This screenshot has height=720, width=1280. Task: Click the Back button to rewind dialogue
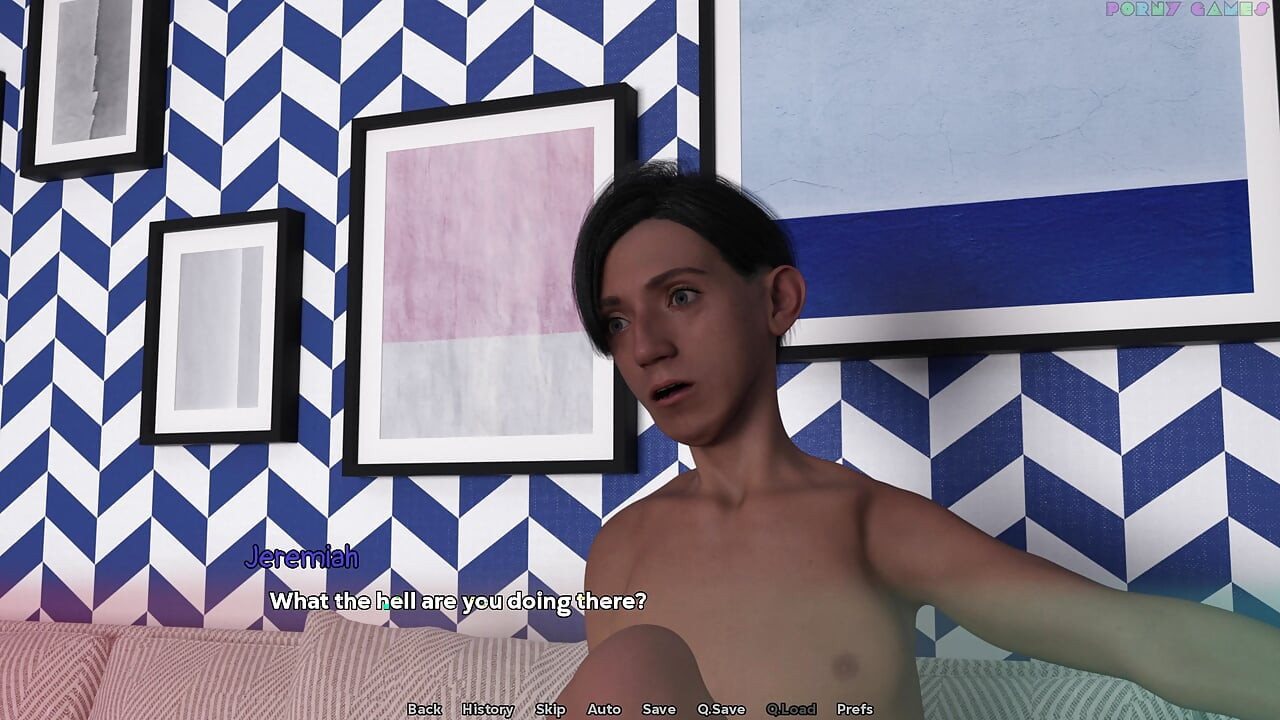[424, 708]
